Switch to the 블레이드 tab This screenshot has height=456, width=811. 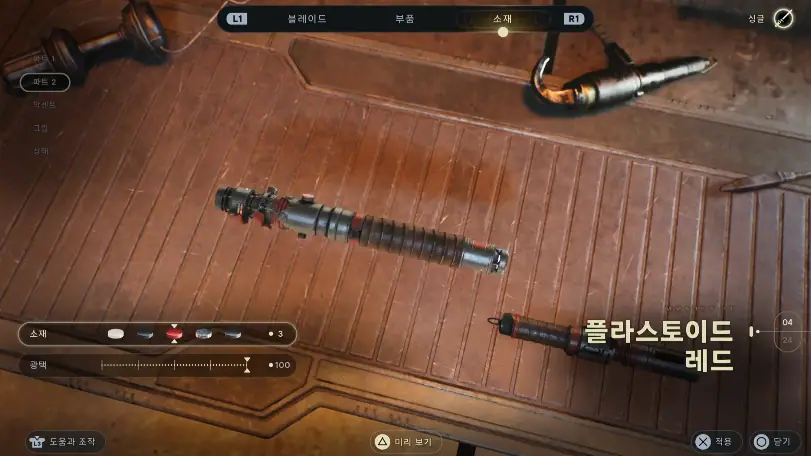point(307,18)
